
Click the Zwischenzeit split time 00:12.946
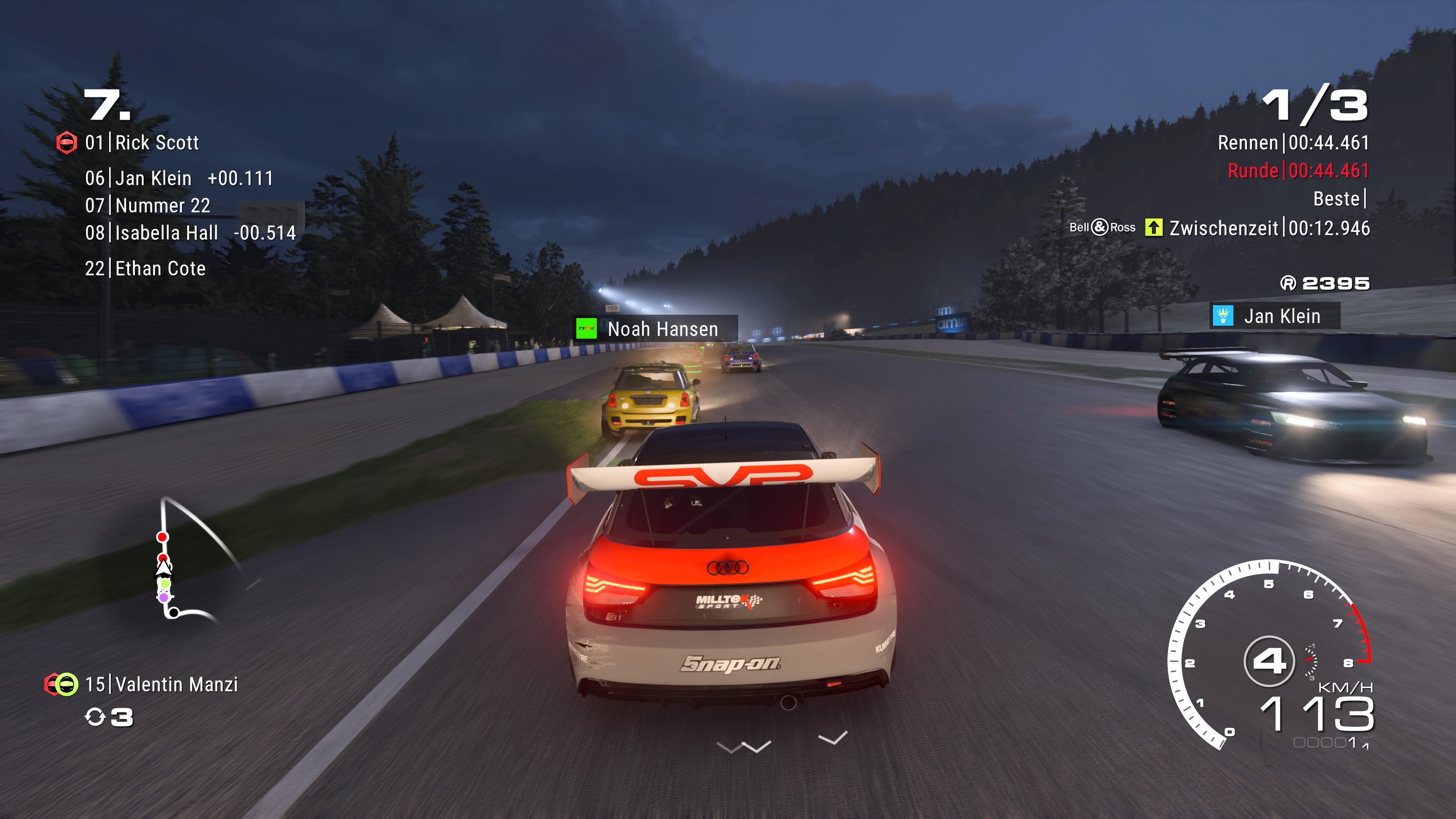pyautogui.click(x=1329, y=228)
